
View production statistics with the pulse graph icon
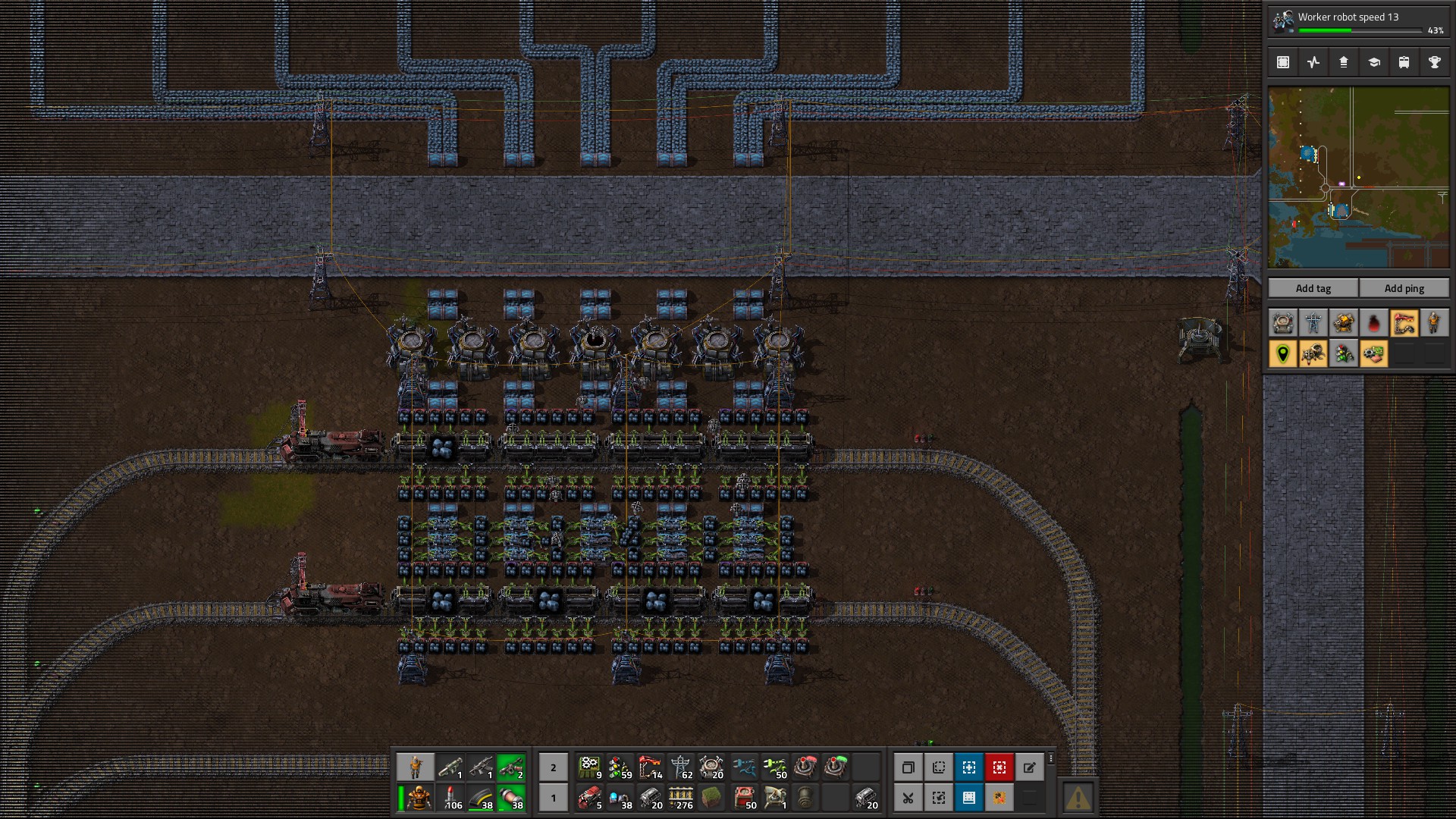pos(1314,62)
